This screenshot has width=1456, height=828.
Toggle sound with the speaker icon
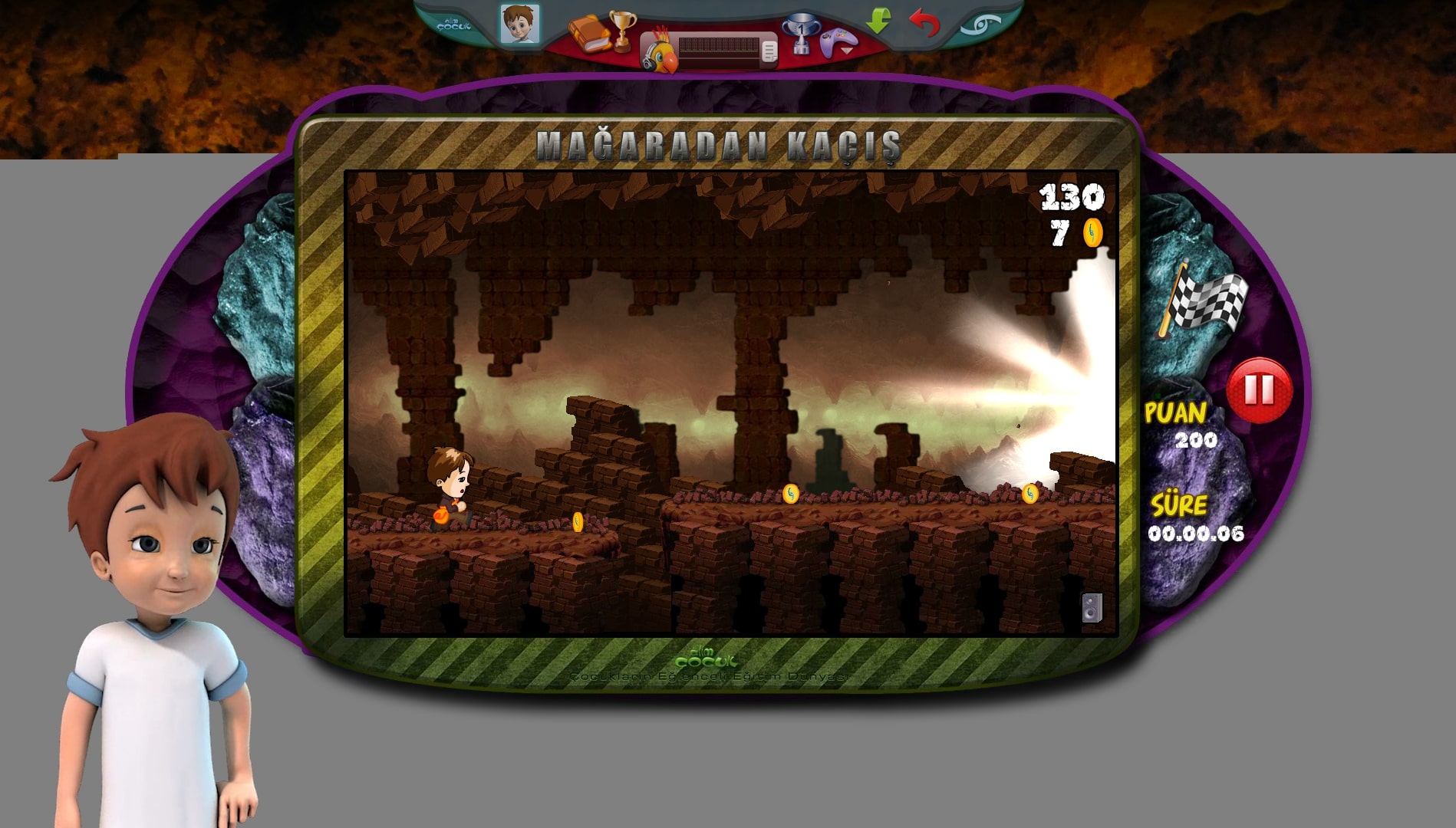point(1092,608)
